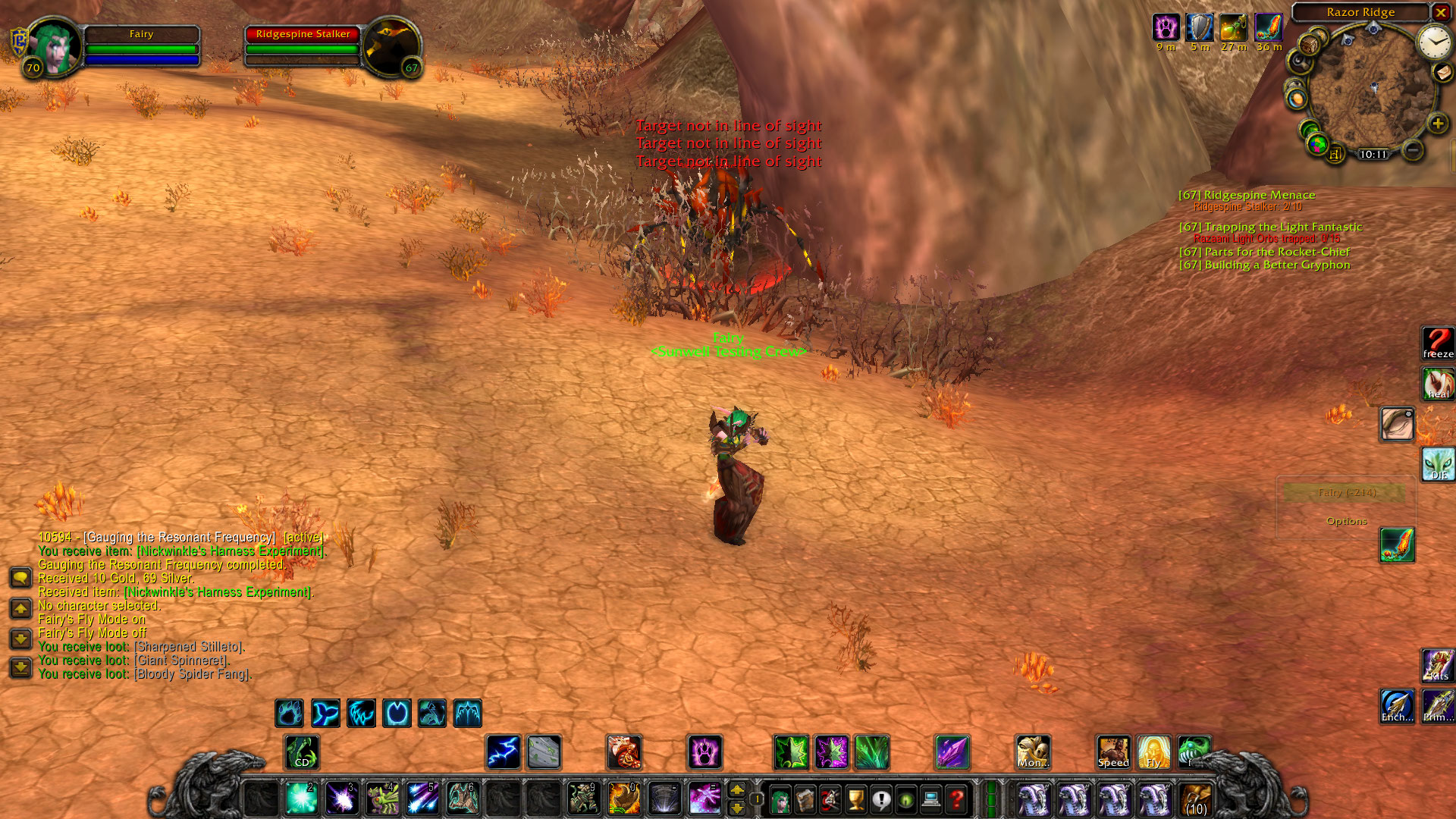
Task: Toggle the minimap tracking icon
Action: tap(1300, 62)
